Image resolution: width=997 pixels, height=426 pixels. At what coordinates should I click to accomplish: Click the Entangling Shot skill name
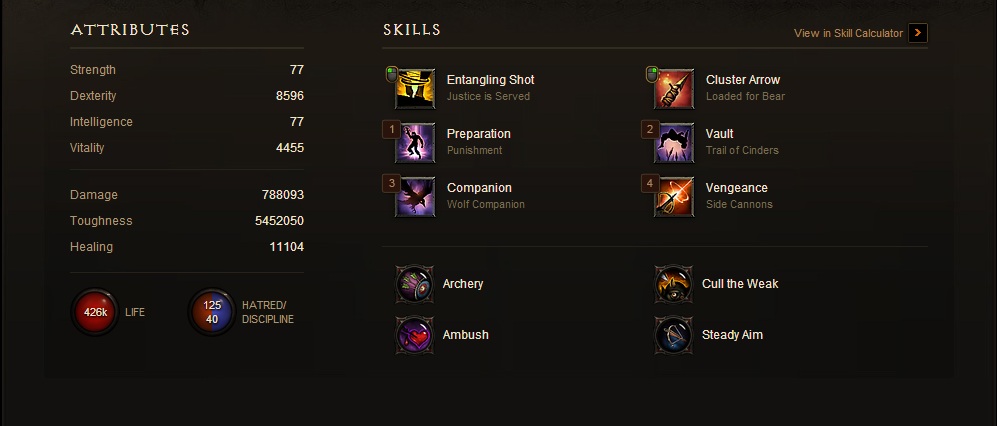tap(490, 80)
